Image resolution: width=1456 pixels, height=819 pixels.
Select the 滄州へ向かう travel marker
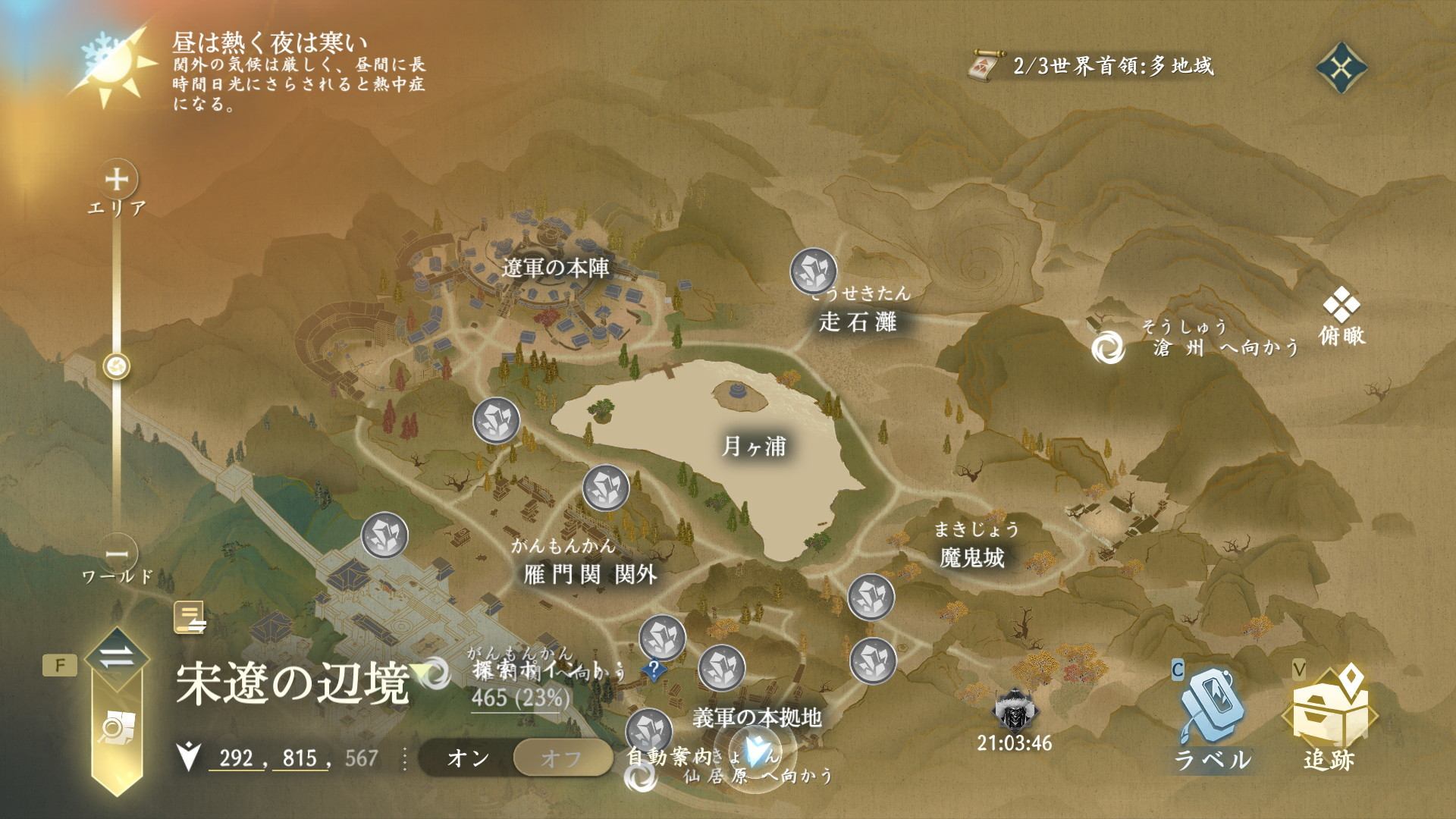click(1108, 348)
